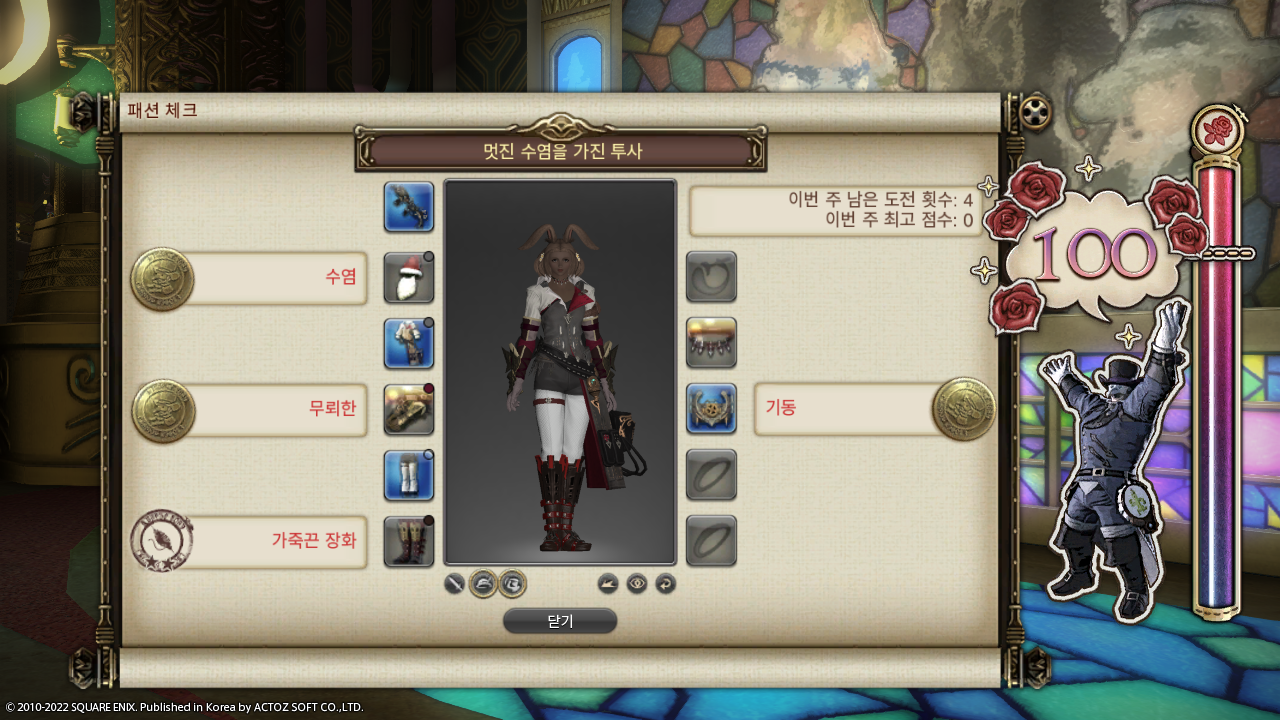Select the weapon equipment slot
Image resolution: width=1280 pixels, height=720 pixels.
[409, 207]
